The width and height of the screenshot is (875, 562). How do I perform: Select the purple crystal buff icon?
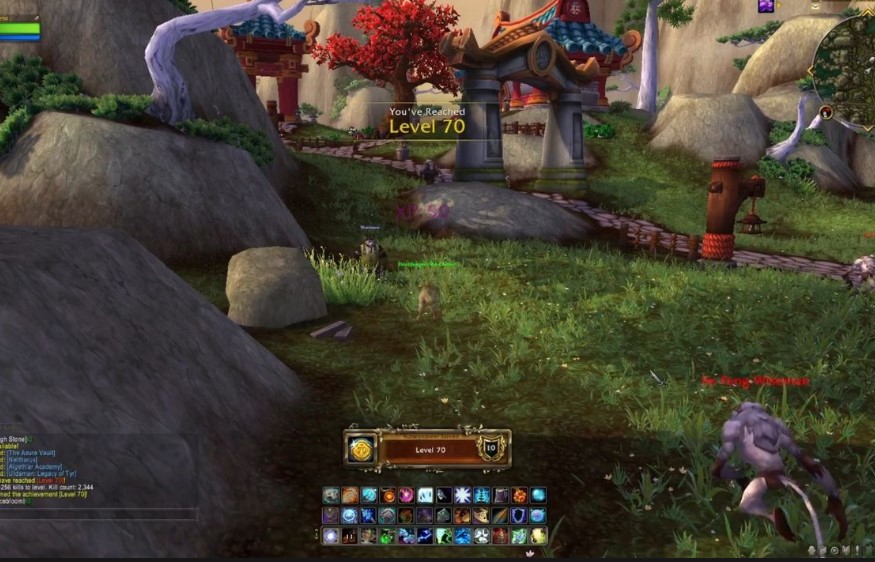tap(766, 6)
